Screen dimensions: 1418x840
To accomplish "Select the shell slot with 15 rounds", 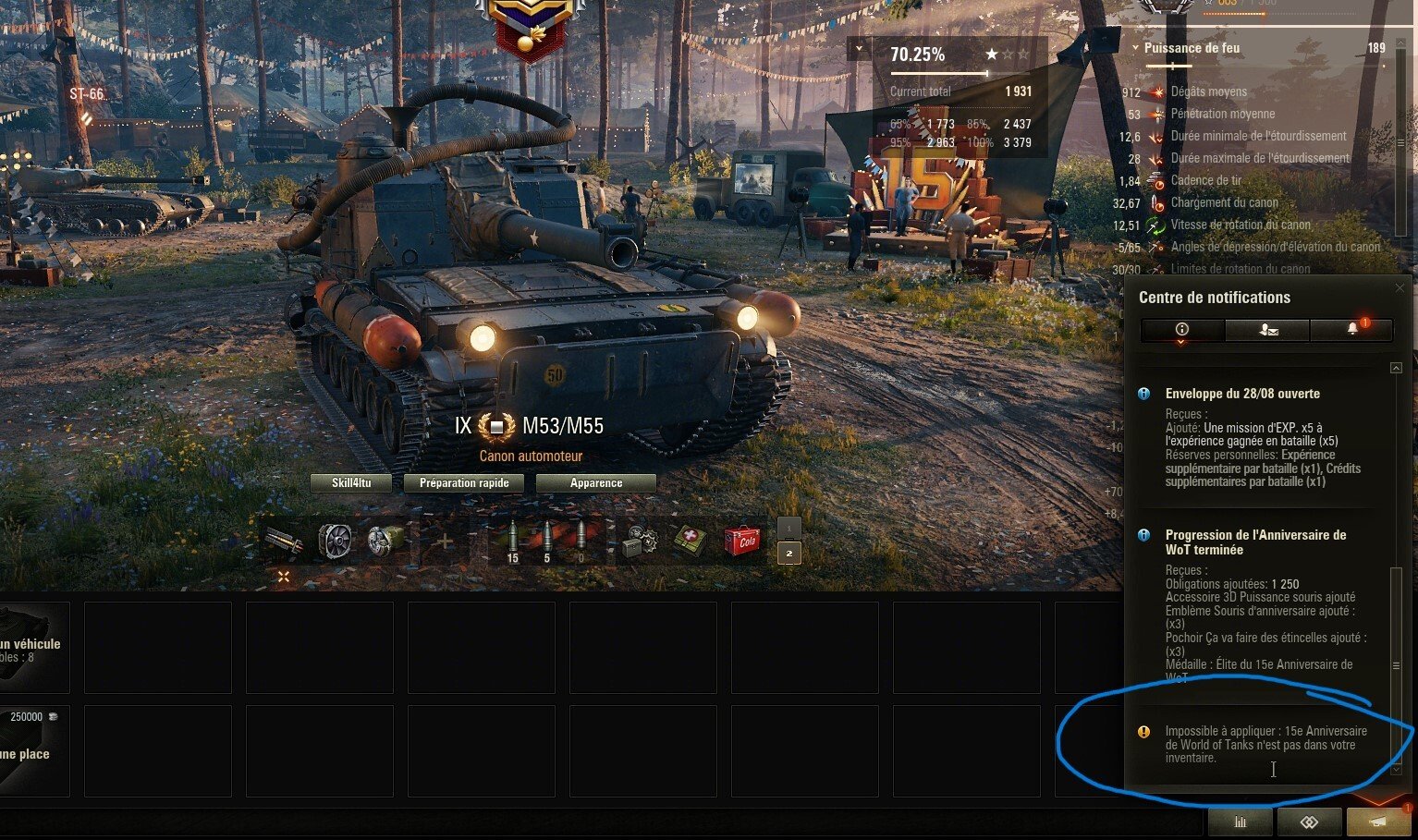I will [x=512, y=541].
